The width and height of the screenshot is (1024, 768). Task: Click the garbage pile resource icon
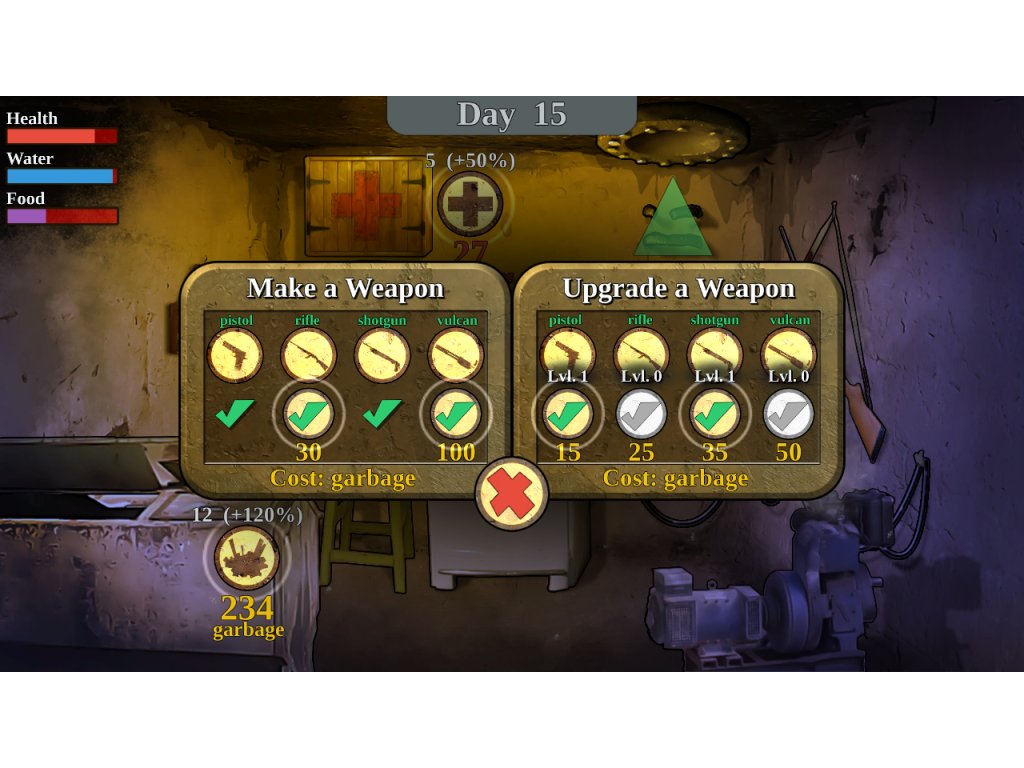pos(246,558)
